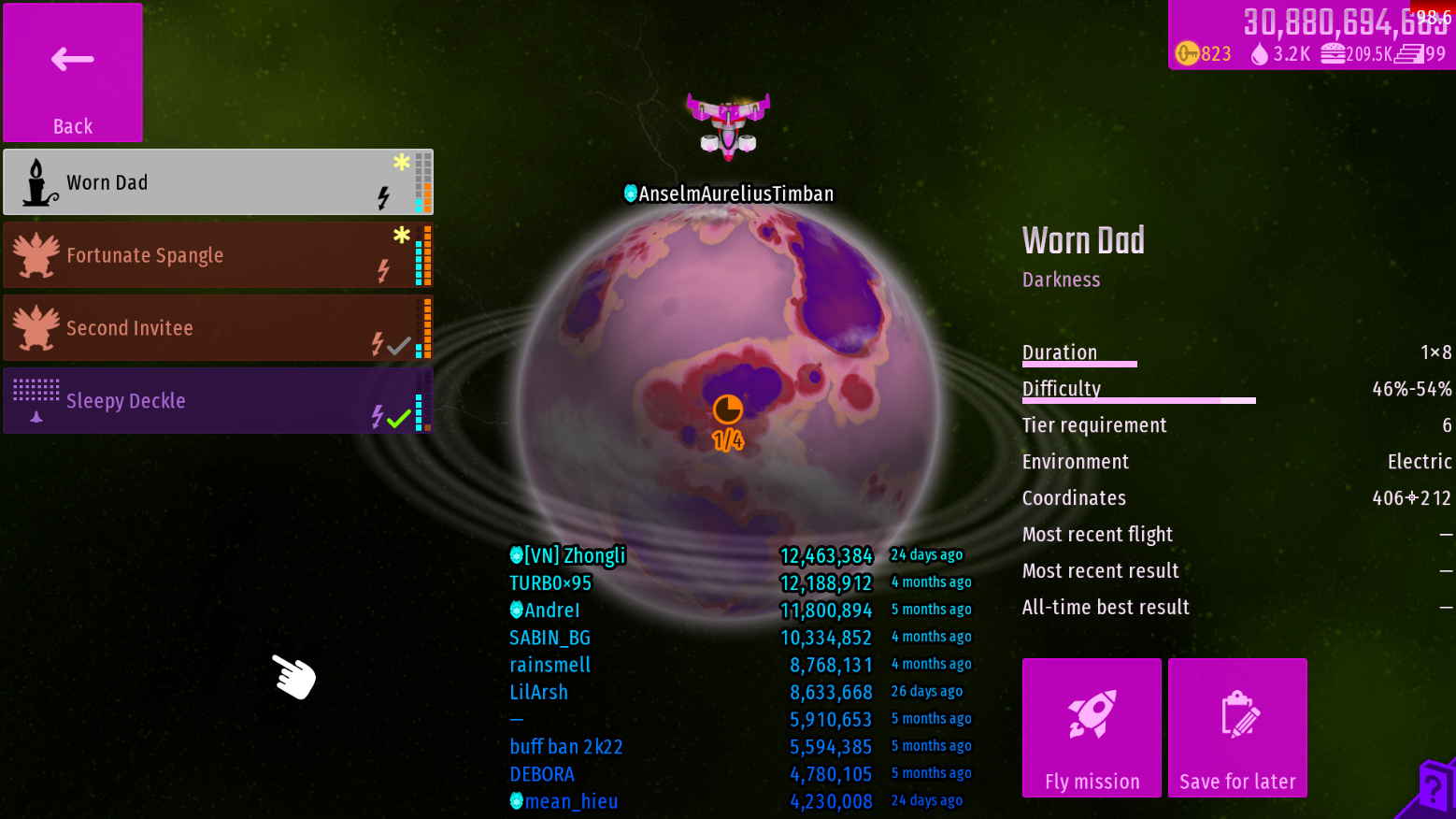Pick the Second Invitee mission

pos(218,328)
